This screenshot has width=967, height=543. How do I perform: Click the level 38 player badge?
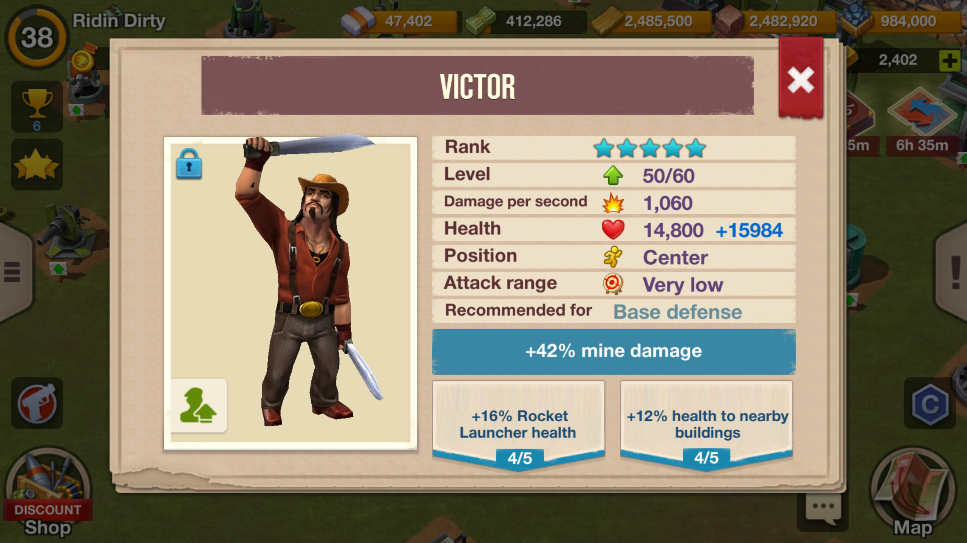[37, 38]
